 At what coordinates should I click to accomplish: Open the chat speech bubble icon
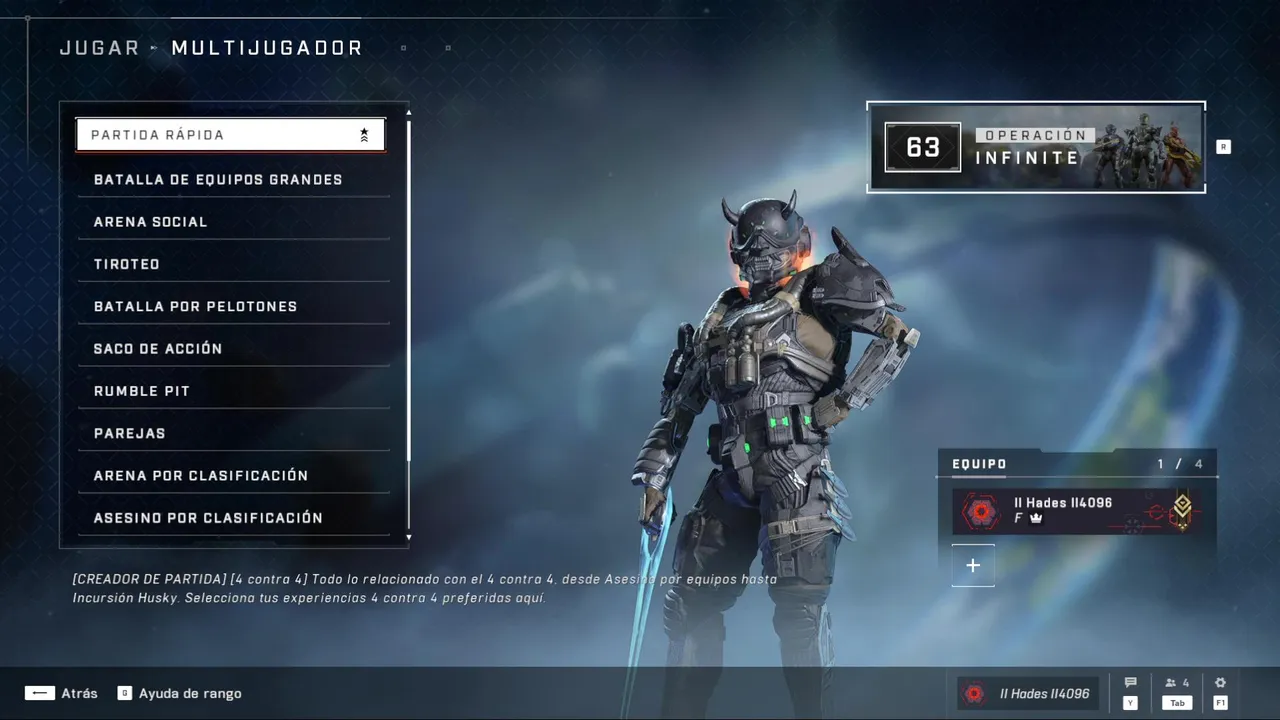pos(1131,684)
